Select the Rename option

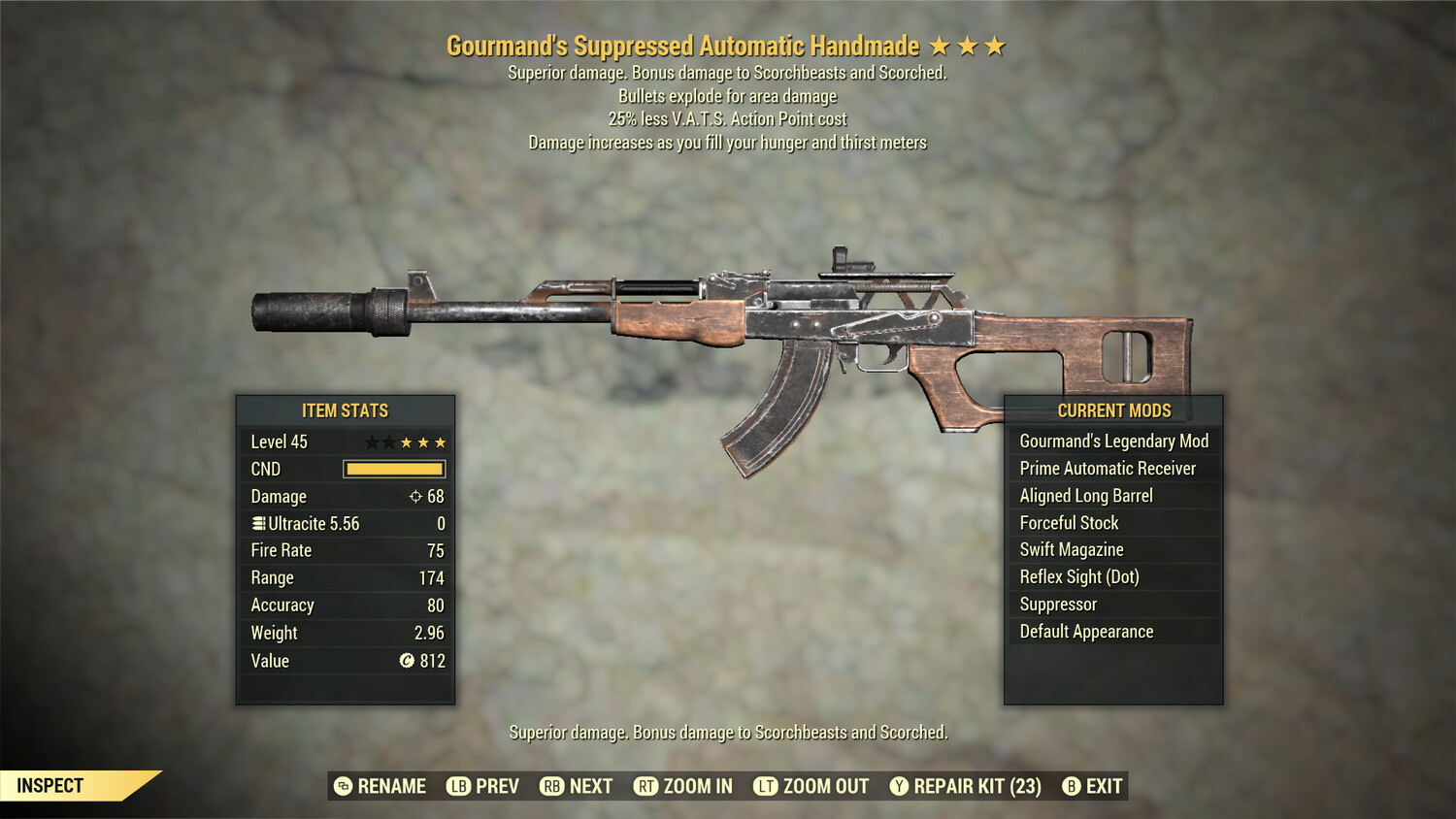click(x=381, y=786)
